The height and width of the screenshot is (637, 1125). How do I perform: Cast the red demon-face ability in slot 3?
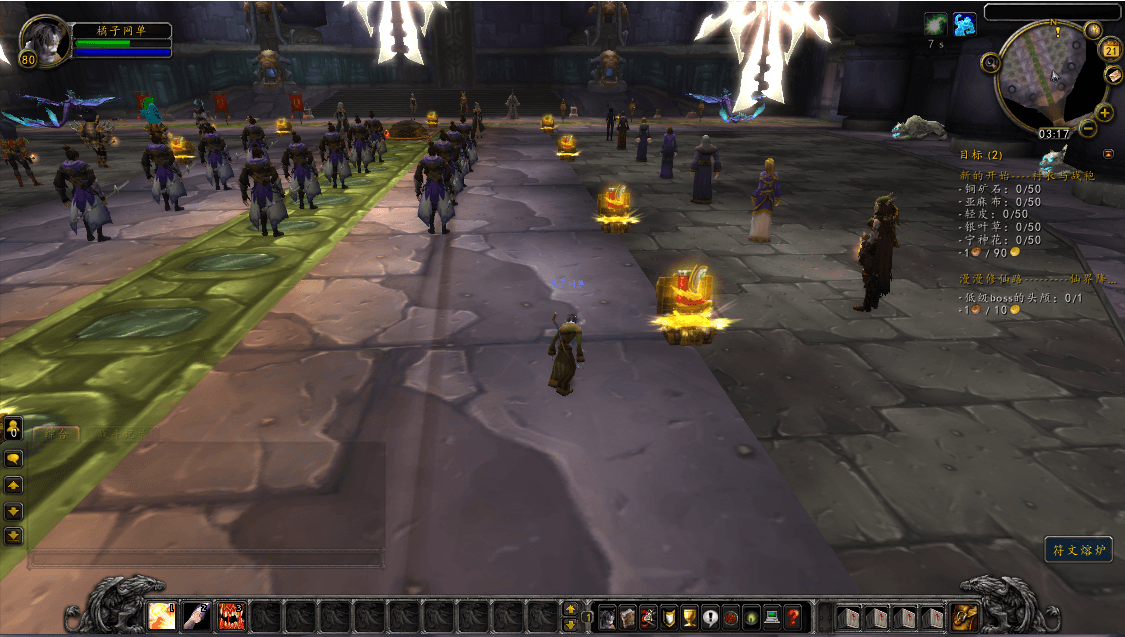click(x=231, y=615)
